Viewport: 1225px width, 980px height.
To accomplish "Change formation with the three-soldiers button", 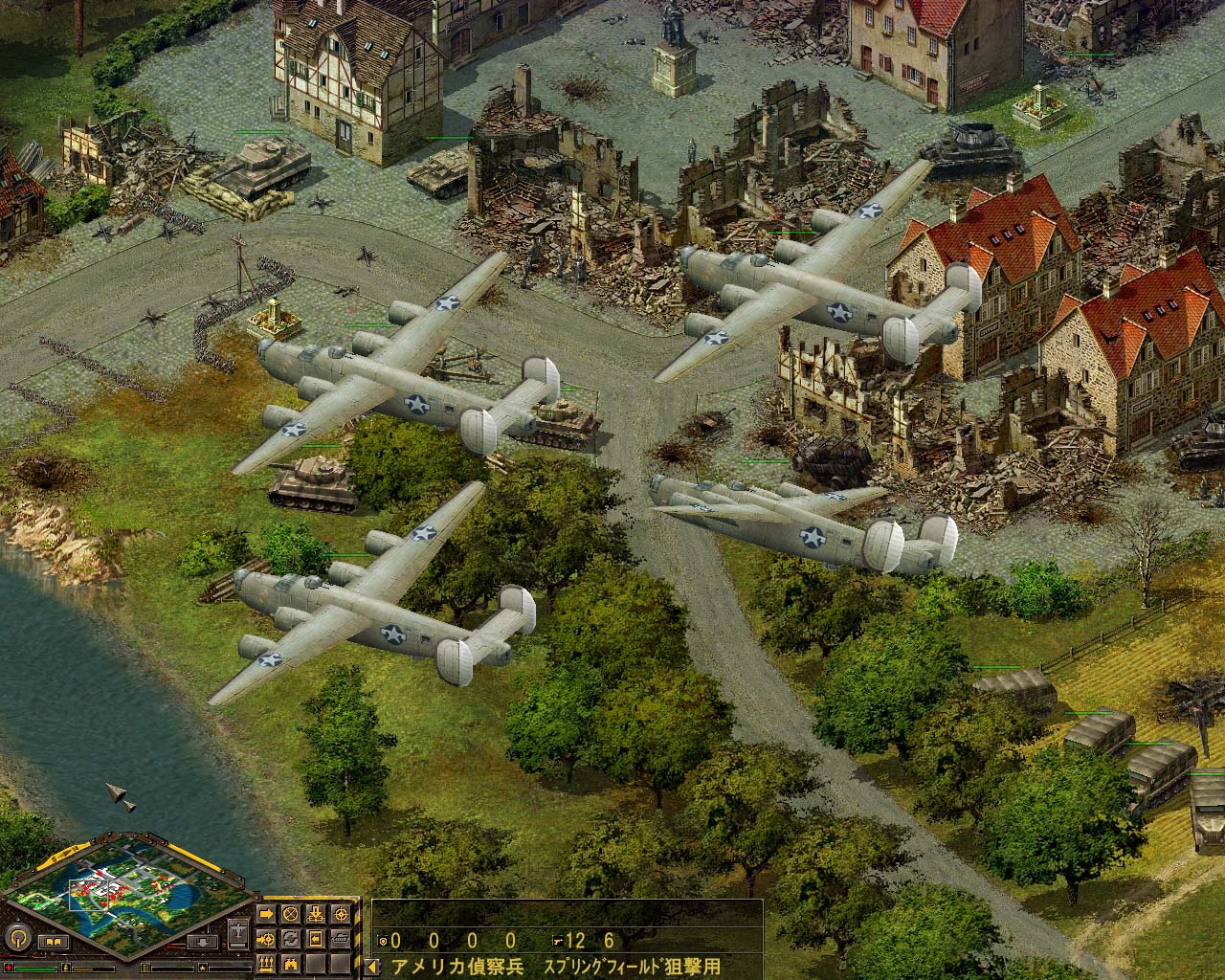I will [266, 963].
